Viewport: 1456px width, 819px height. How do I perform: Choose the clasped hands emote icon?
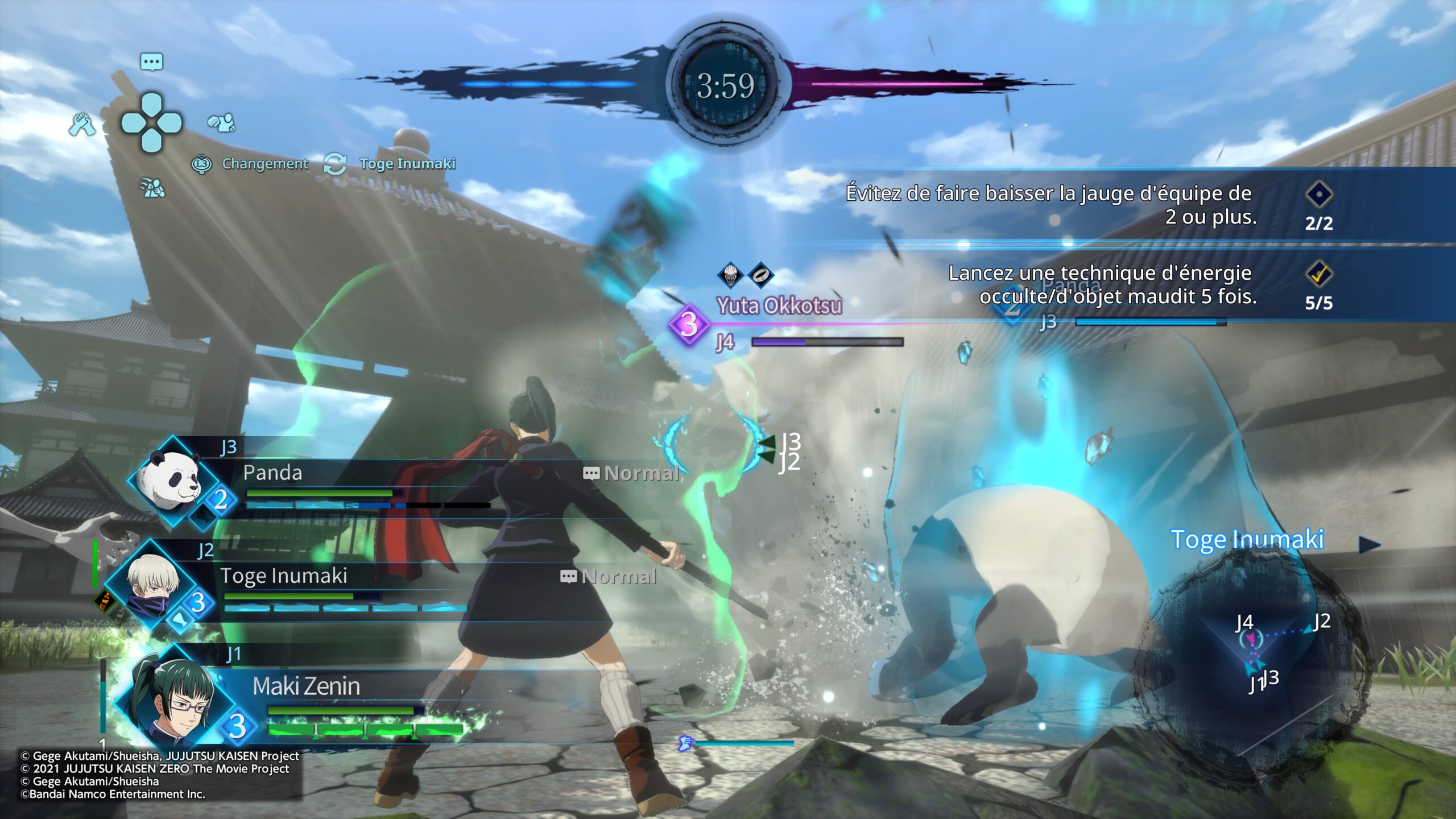[82, 123]
